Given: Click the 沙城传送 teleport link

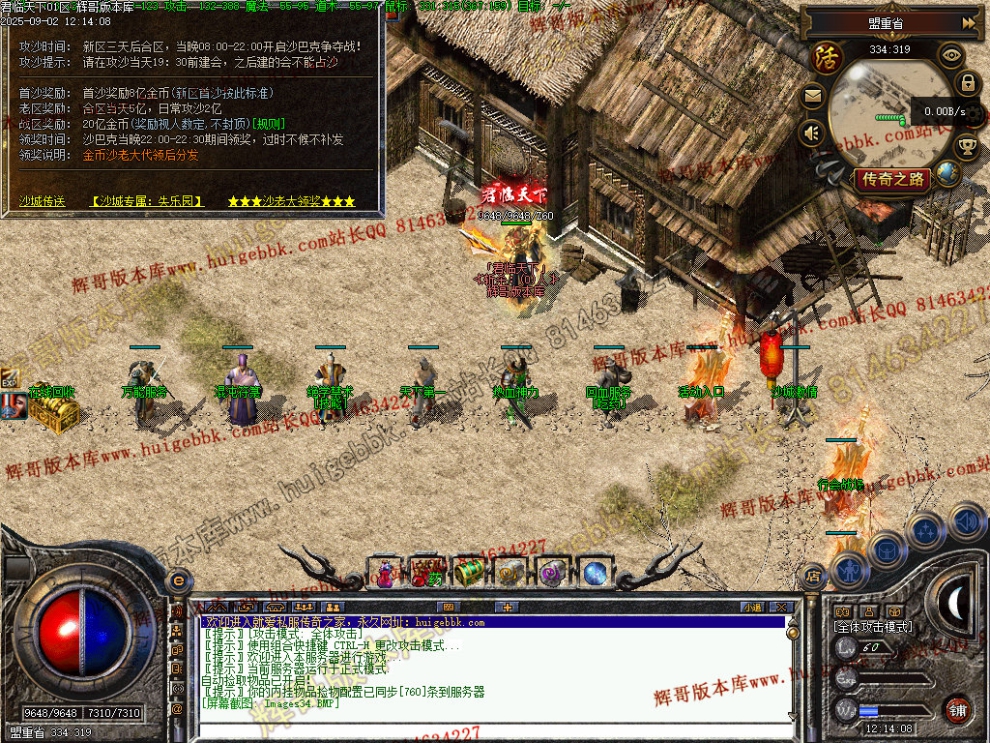Looking at the screenshot, I should coord(42,201).
